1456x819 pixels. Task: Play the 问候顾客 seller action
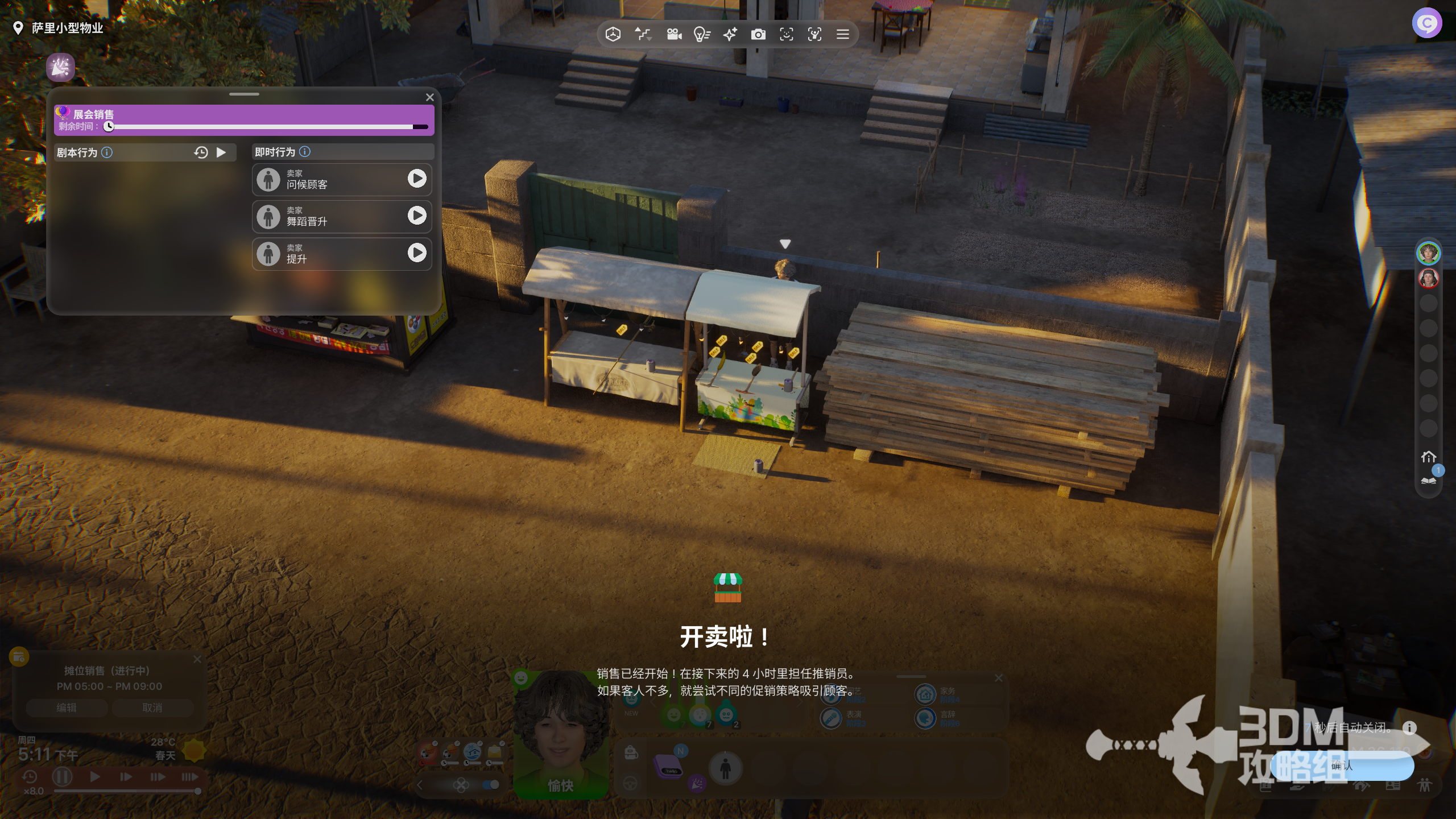(417, 179)
